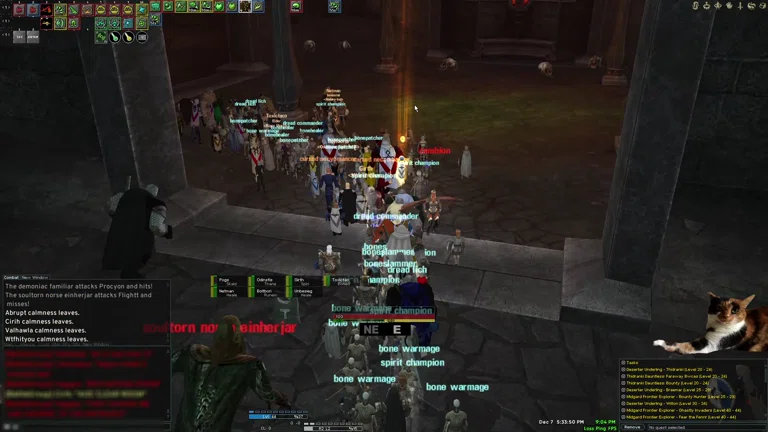Screen dimensions: 768x432
Task: Target group member Unbeswg
Action: pos(301,292)
